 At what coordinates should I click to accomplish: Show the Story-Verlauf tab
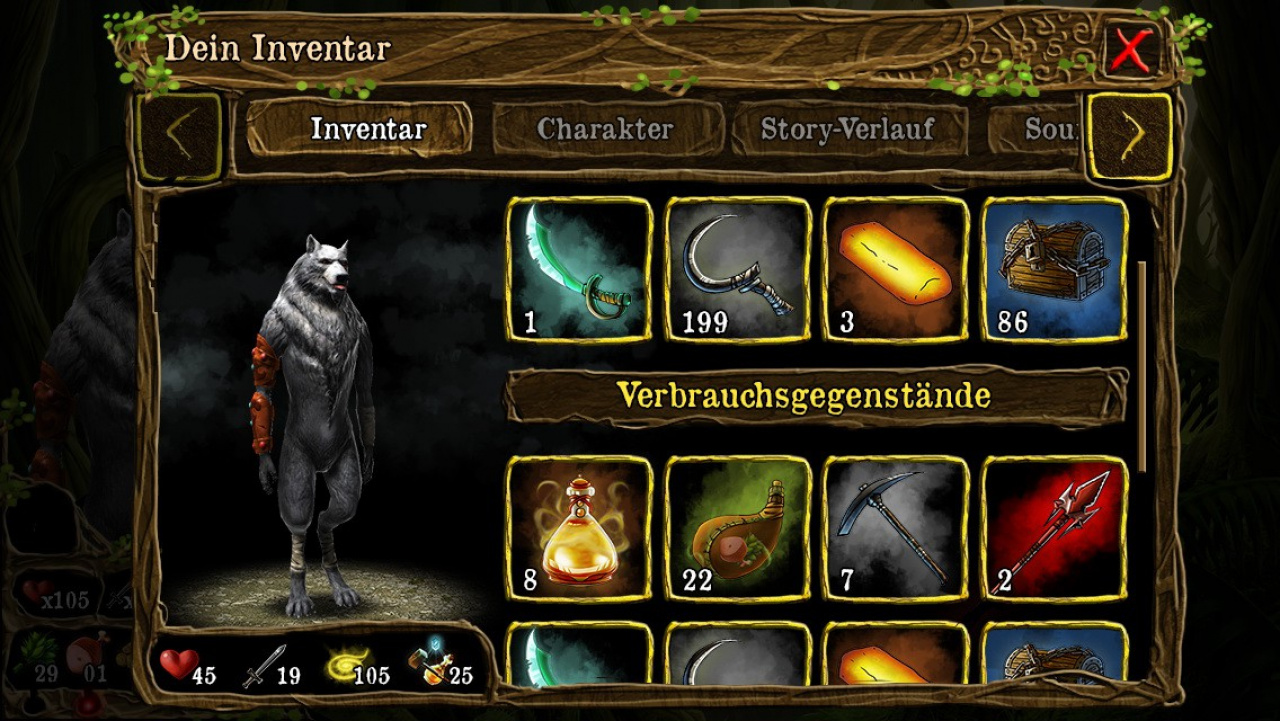pos(848,129)
